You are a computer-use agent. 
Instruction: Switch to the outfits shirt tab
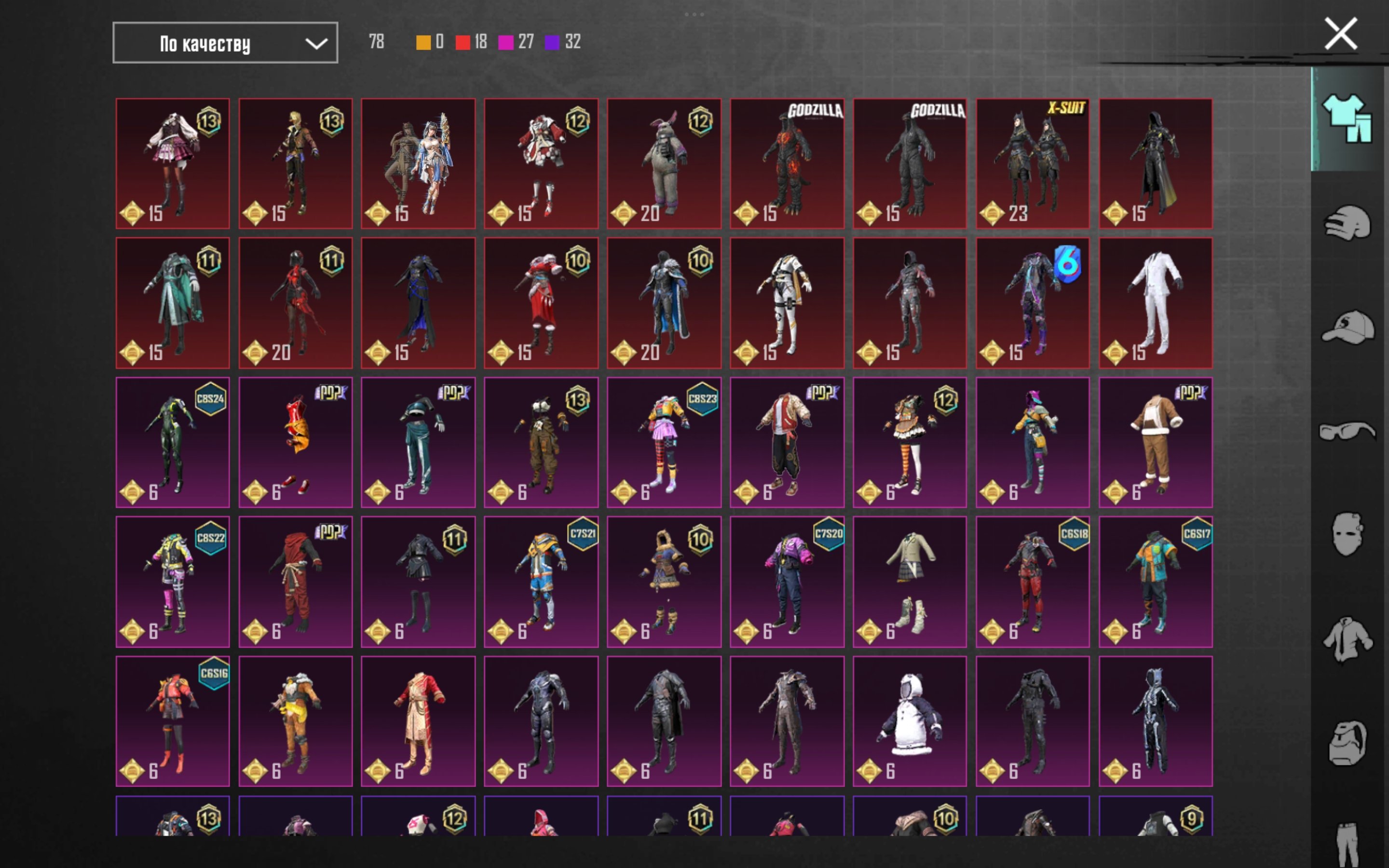pos(1346,118)
